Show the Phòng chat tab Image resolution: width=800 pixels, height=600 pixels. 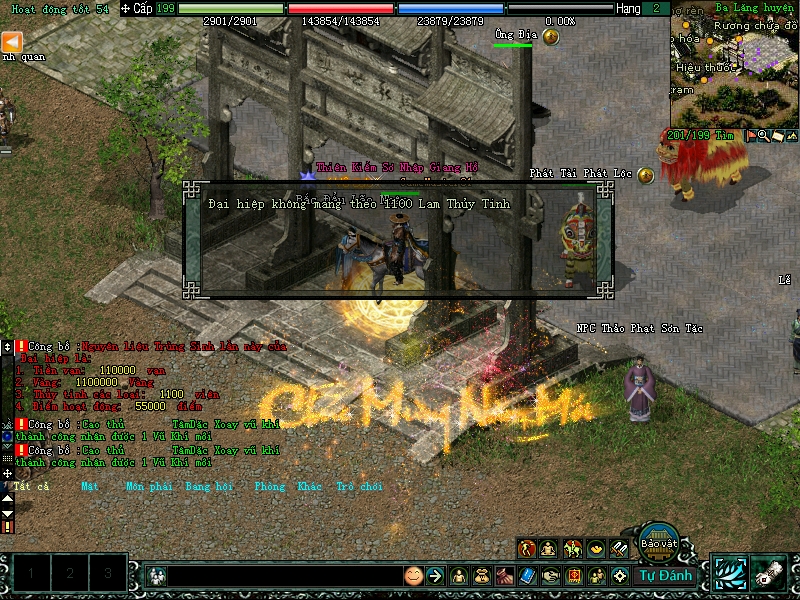click(x=269, y=487)
